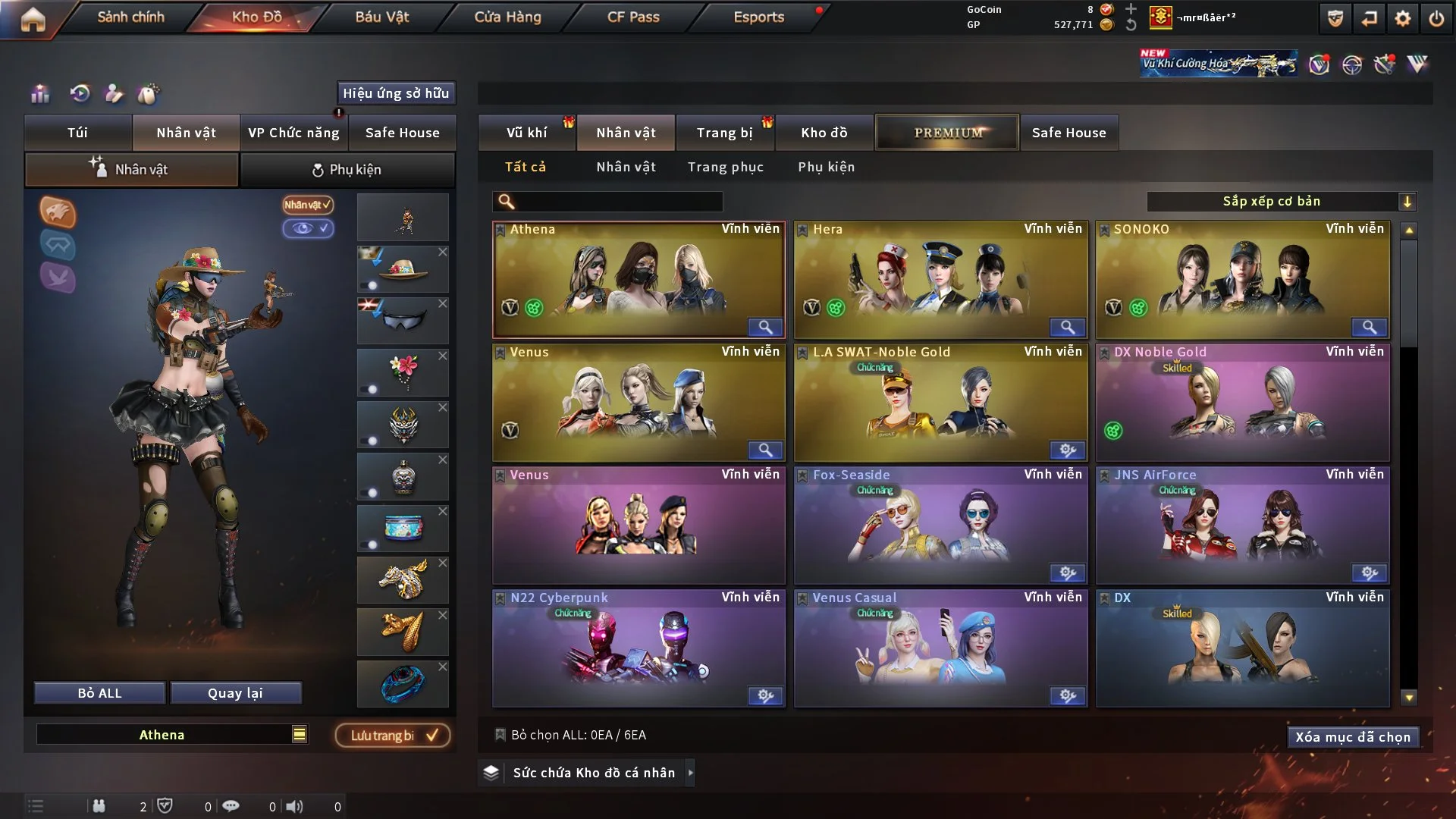This screenshot has width=1456, height=819.
Task: Click the gear icon on the N22 Cyberpunk card
Action: tap(765, 695)
